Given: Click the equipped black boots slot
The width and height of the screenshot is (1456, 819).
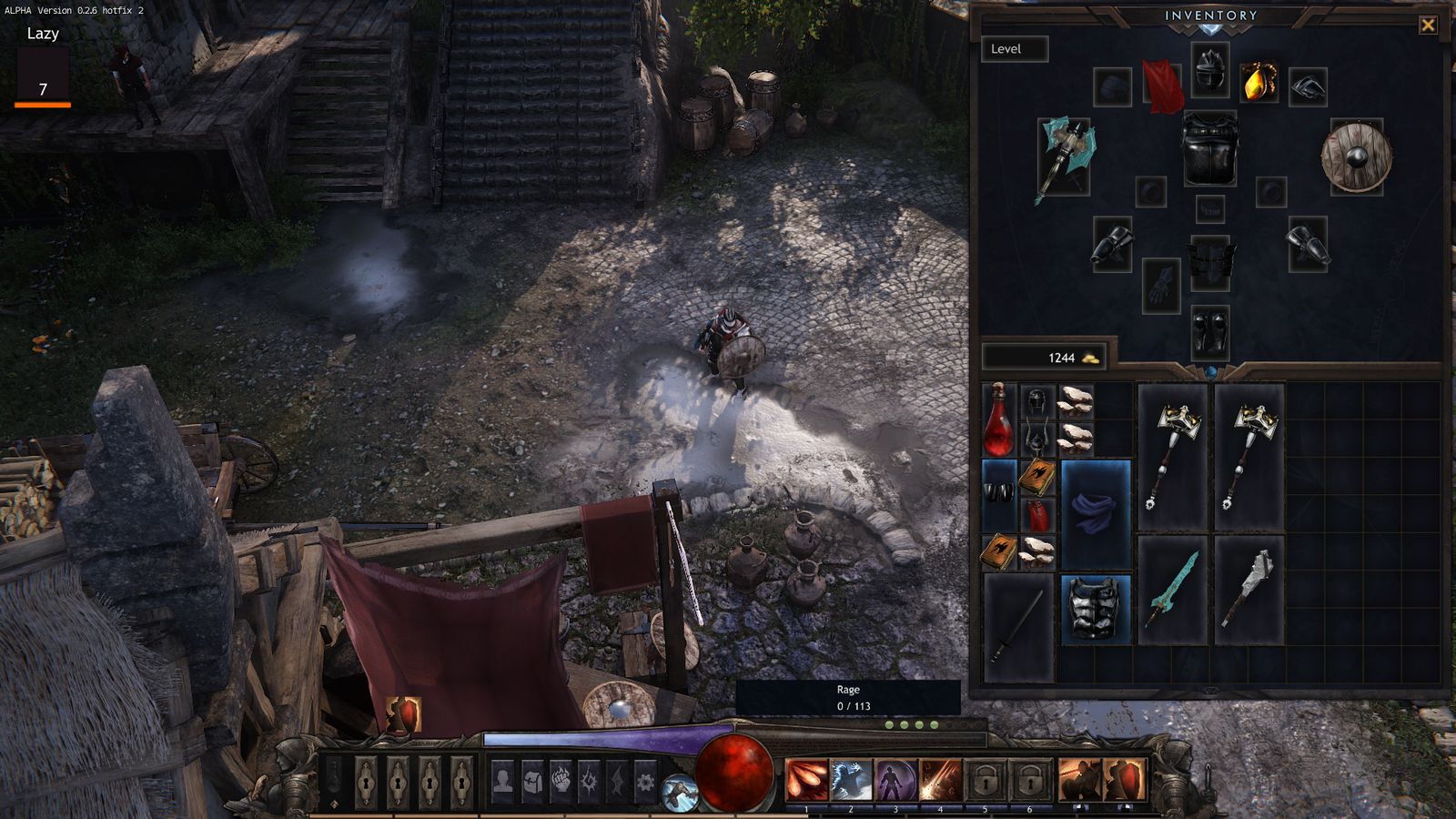Looking at the screenshot, I should point(1210,332).
